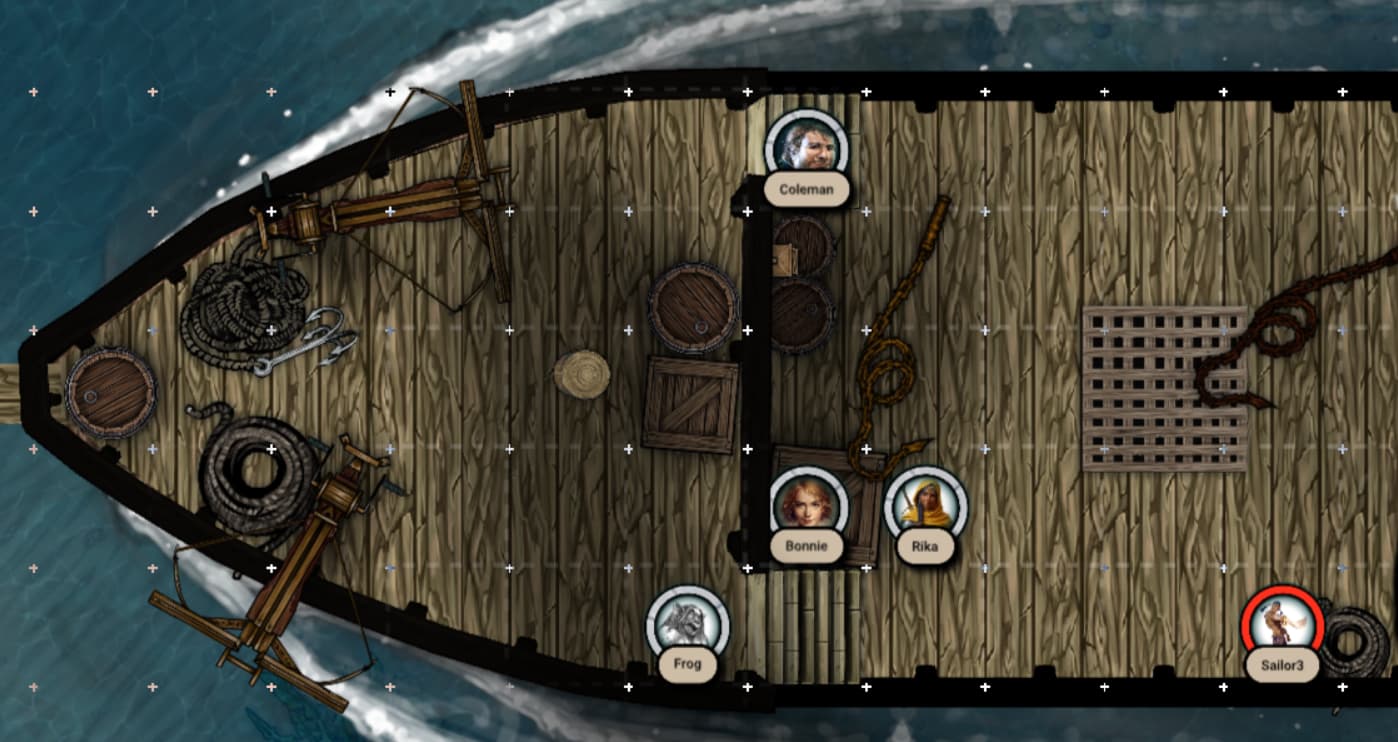Select the red-ringed Sailor3 token
The width and height of the screenshot is (1398, 742).
click(x=1282, y=624)
